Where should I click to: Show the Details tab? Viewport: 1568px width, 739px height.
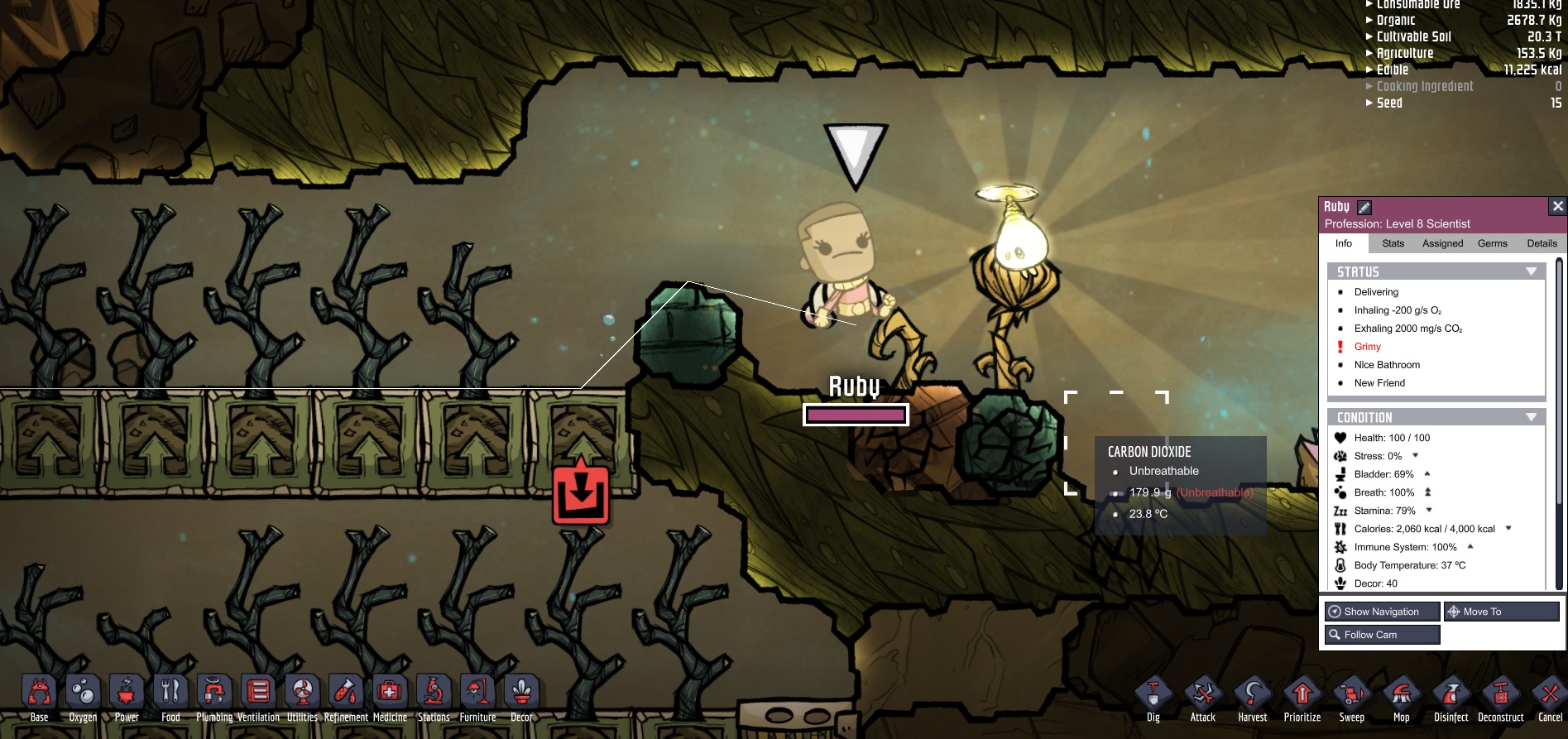point(1542,243)
